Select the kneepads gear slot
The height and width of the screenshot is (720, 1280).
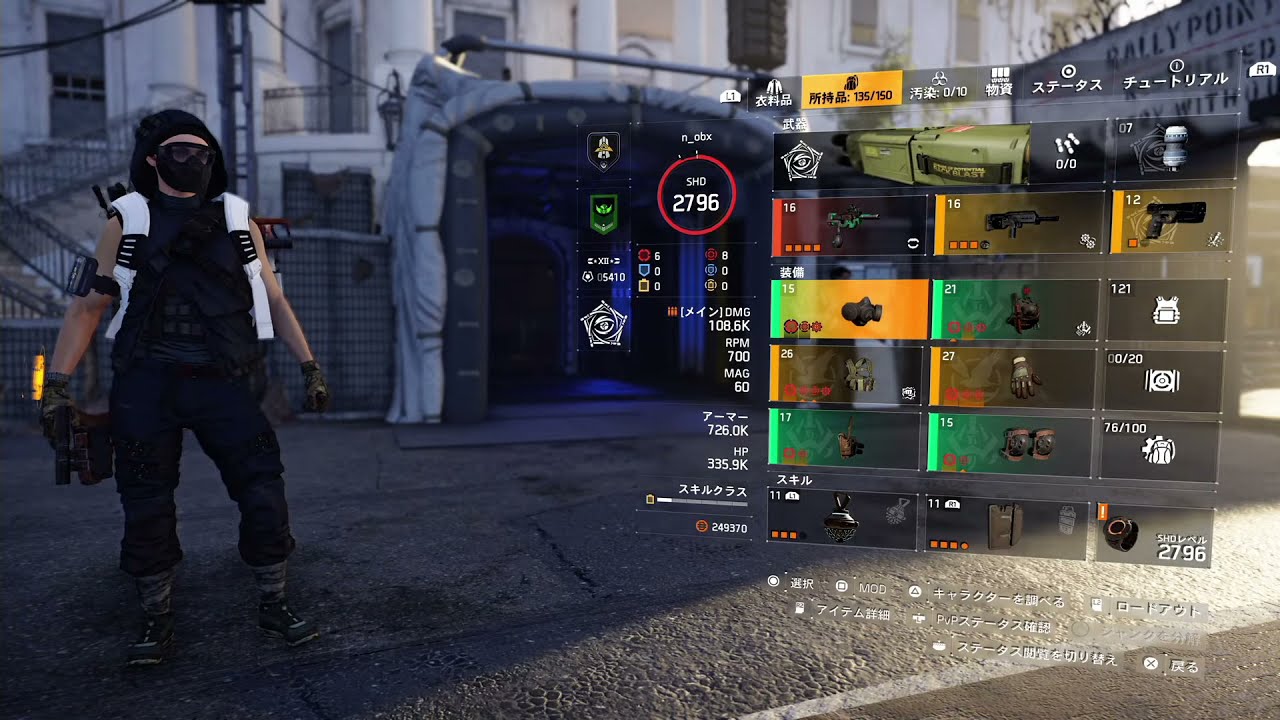coord(1008,441)
